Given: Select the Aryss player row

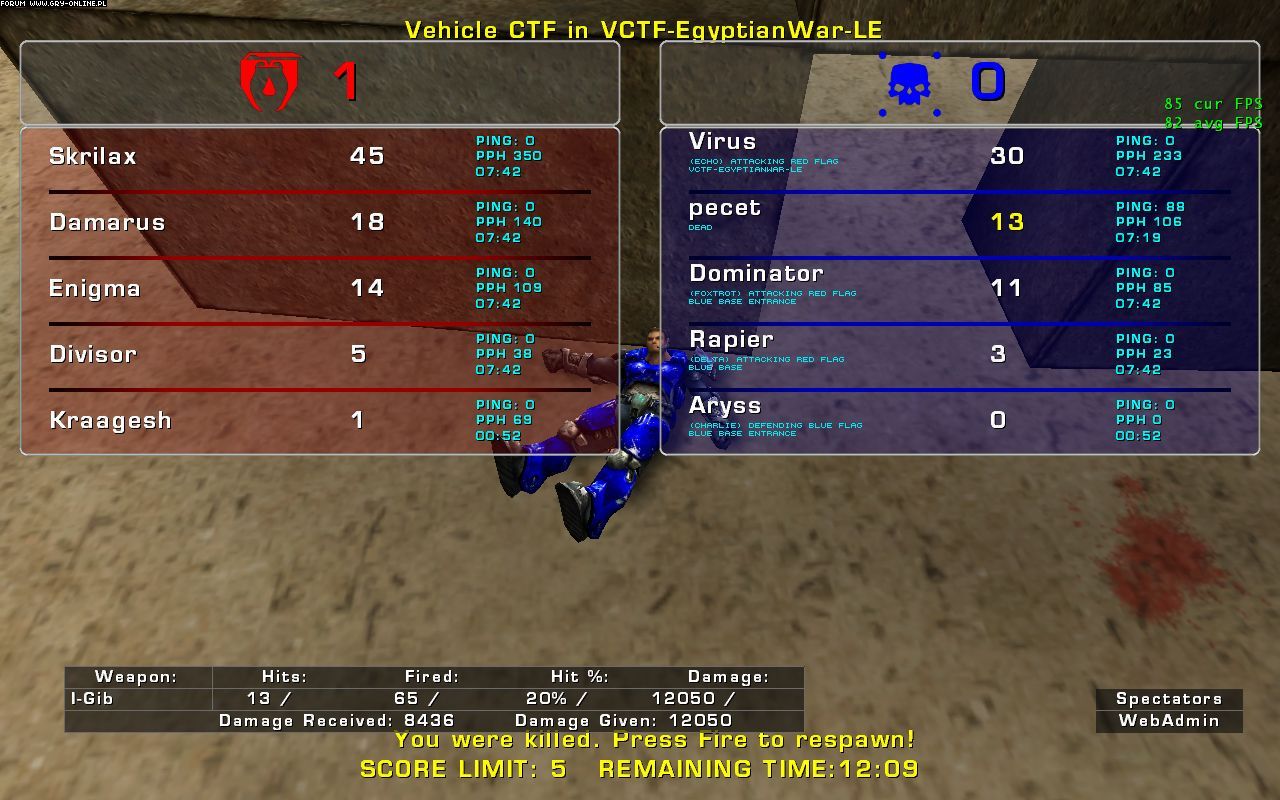Looking at the screenshot, I should [x=725, y=406].
